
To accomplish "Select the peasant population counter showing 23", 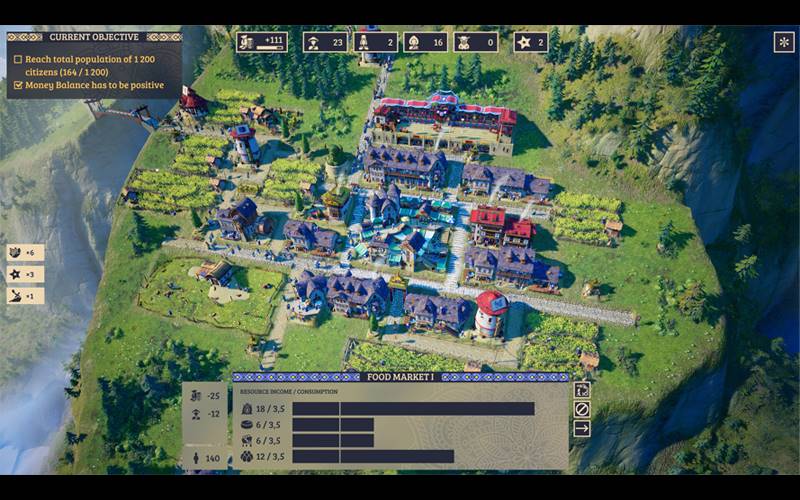I will [326, 42].
